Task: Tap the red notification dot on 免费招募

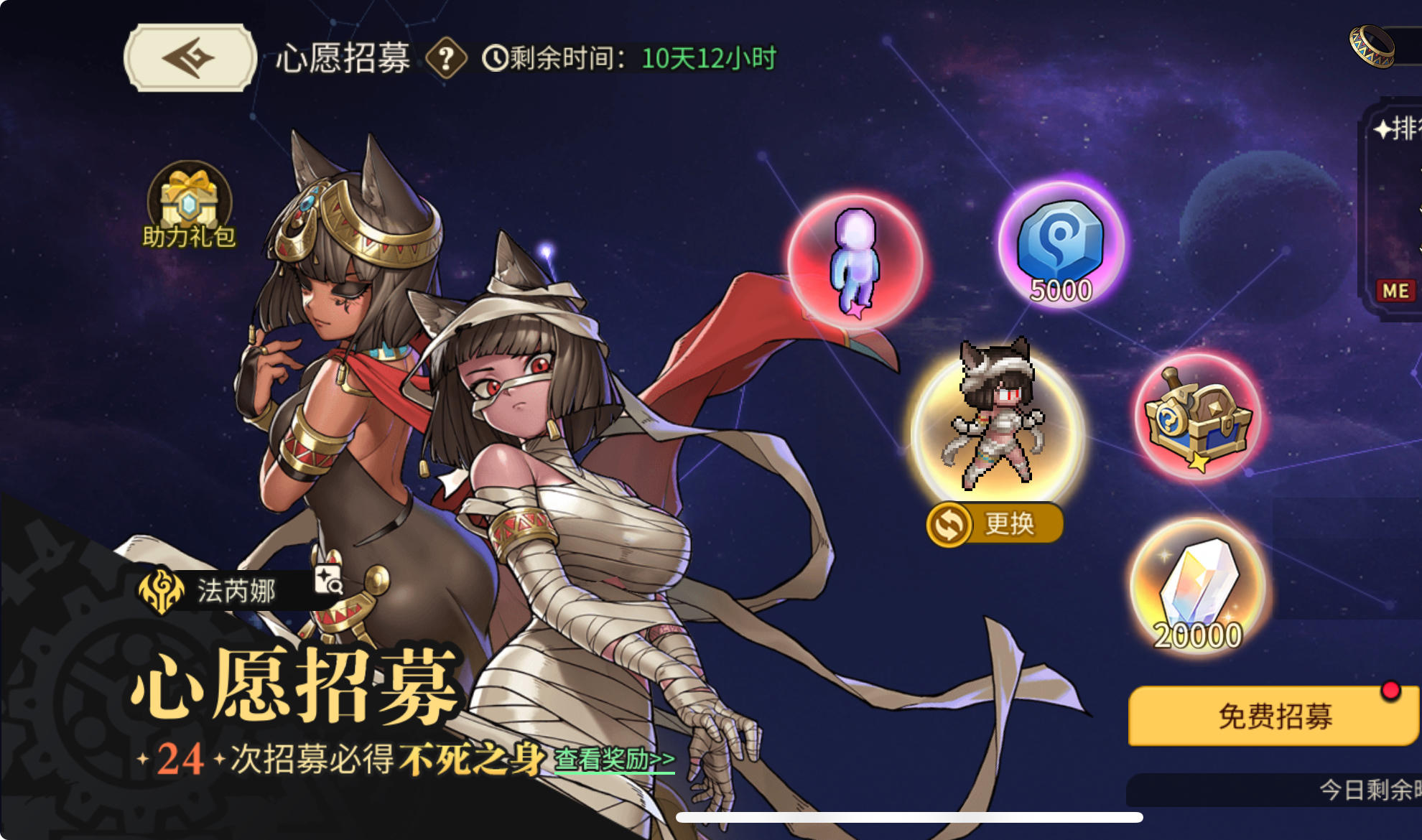Action: [x=1392, y=689]
